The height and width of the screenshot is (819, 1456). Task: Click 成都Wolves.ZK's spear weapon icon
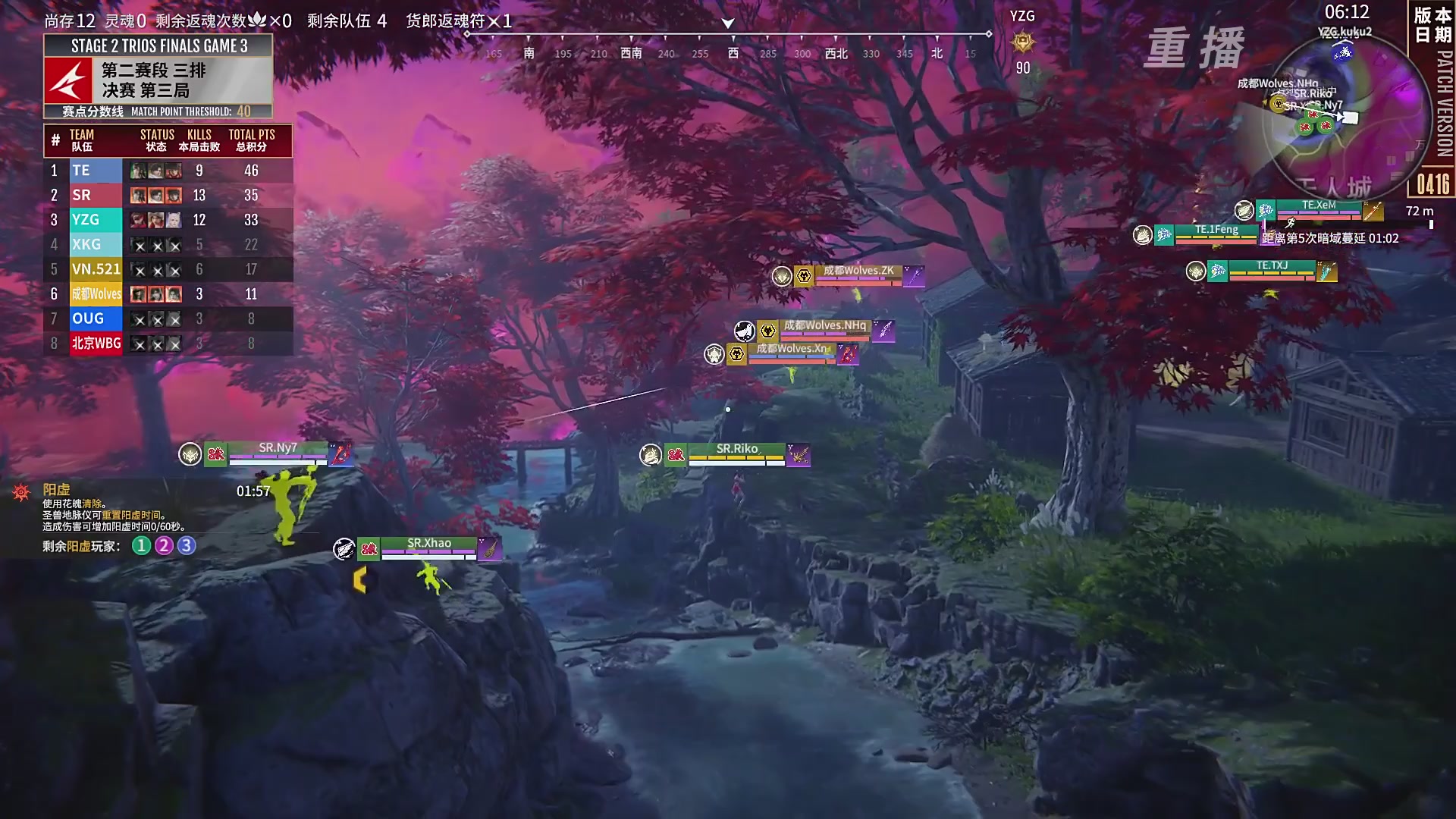click(x=915, y=276)
